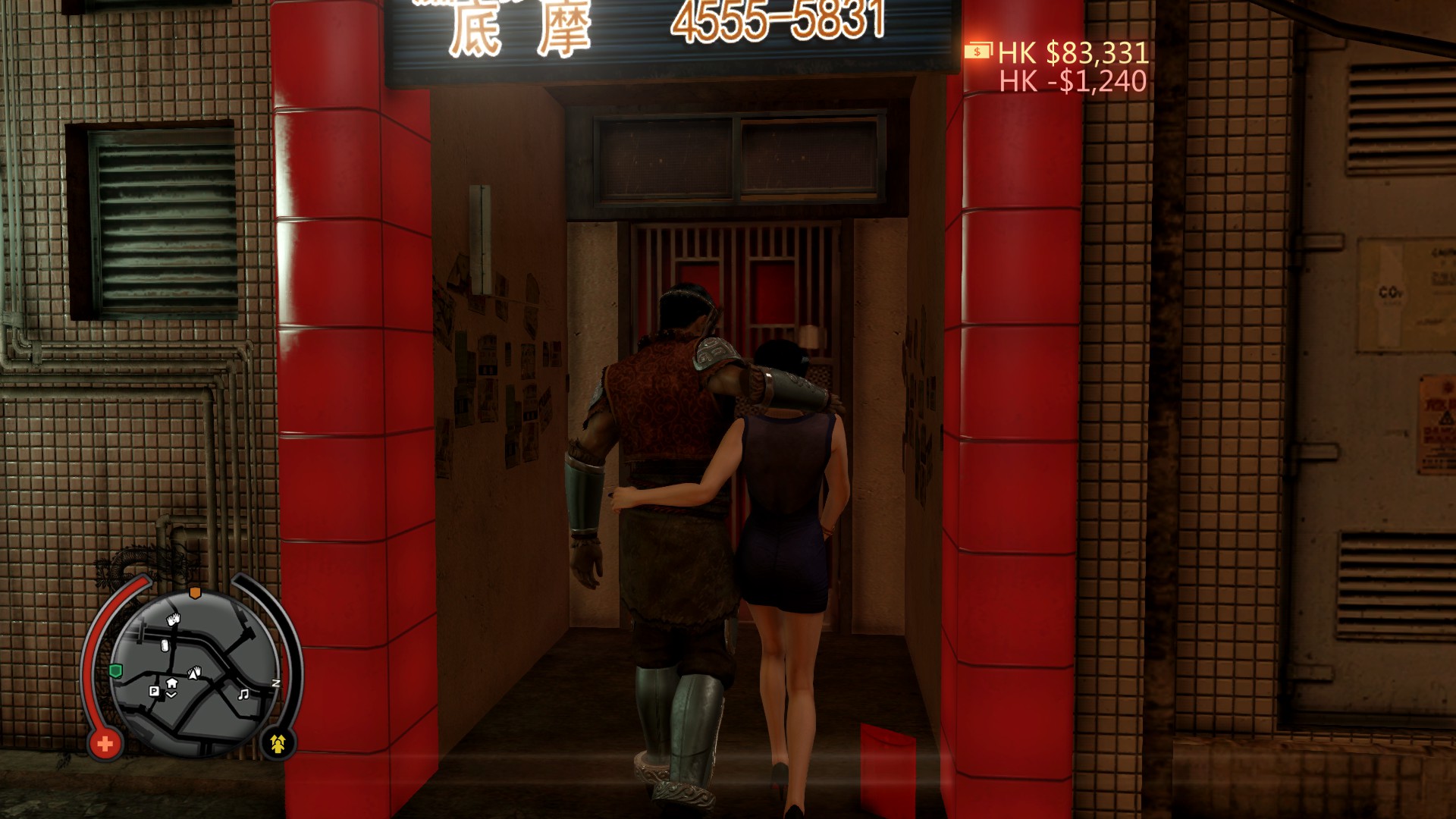Click the red health cross on the minimap ring
Viewport: 1456px width, 819px height.
tap(106, 744)
